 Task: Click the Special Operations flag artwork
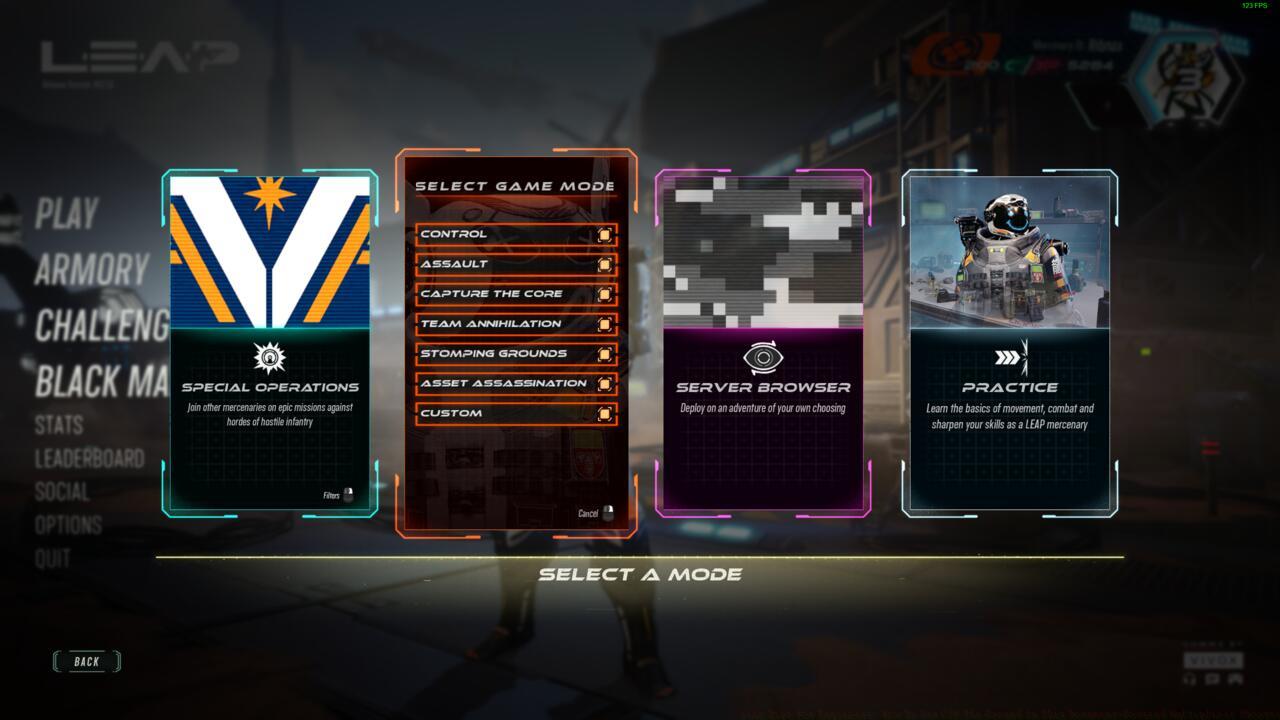(270, 250)
